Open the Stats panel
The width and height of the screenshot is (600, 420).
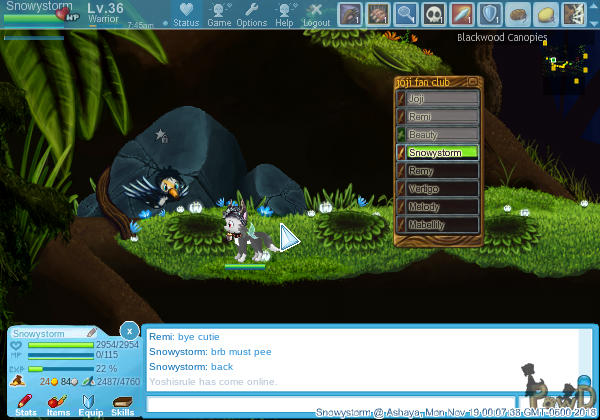coord(26,405)
